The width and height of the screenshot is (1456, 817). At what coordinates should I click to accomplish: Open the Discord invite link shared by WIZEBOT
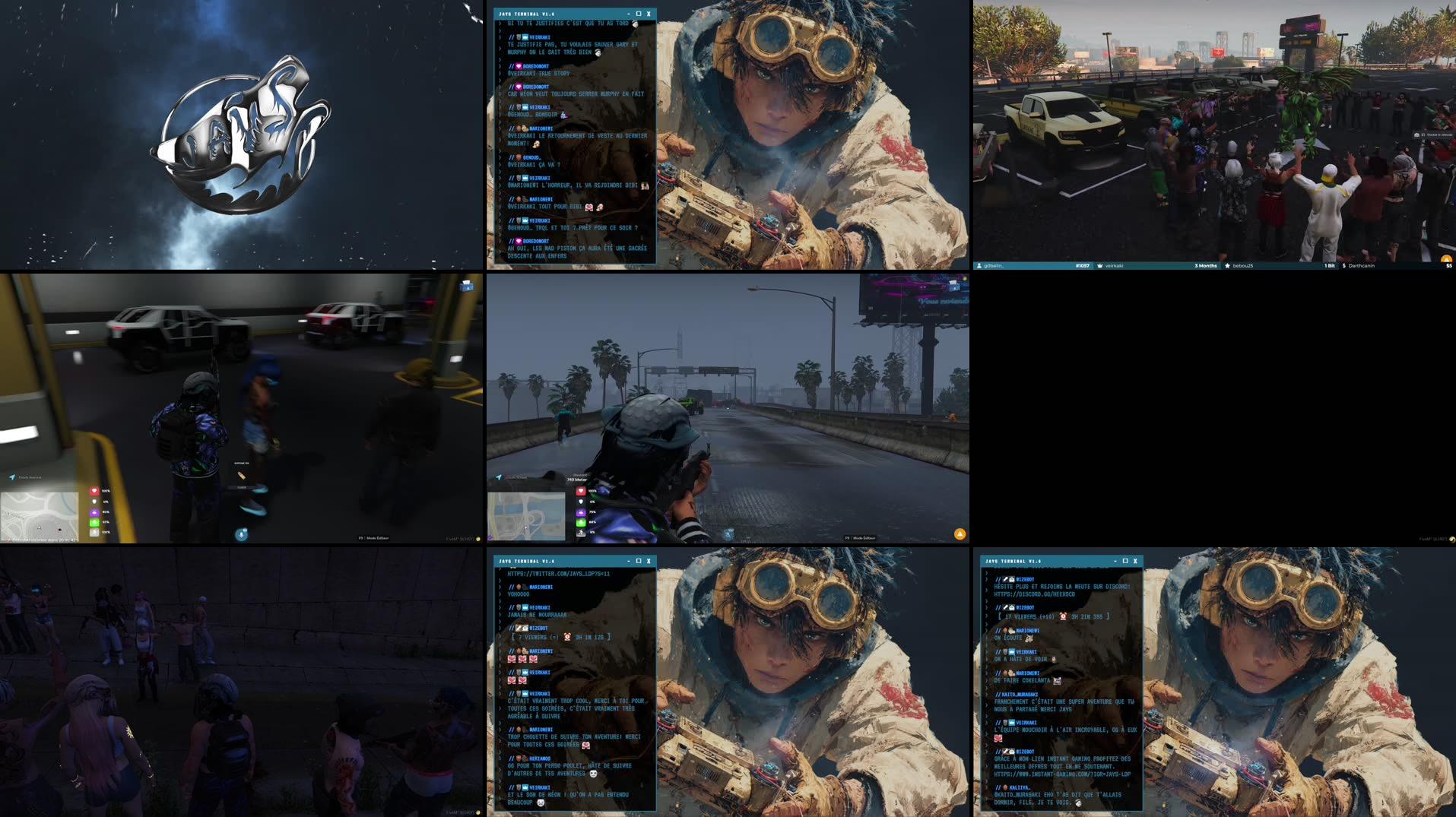click(x=1034, y=593)
